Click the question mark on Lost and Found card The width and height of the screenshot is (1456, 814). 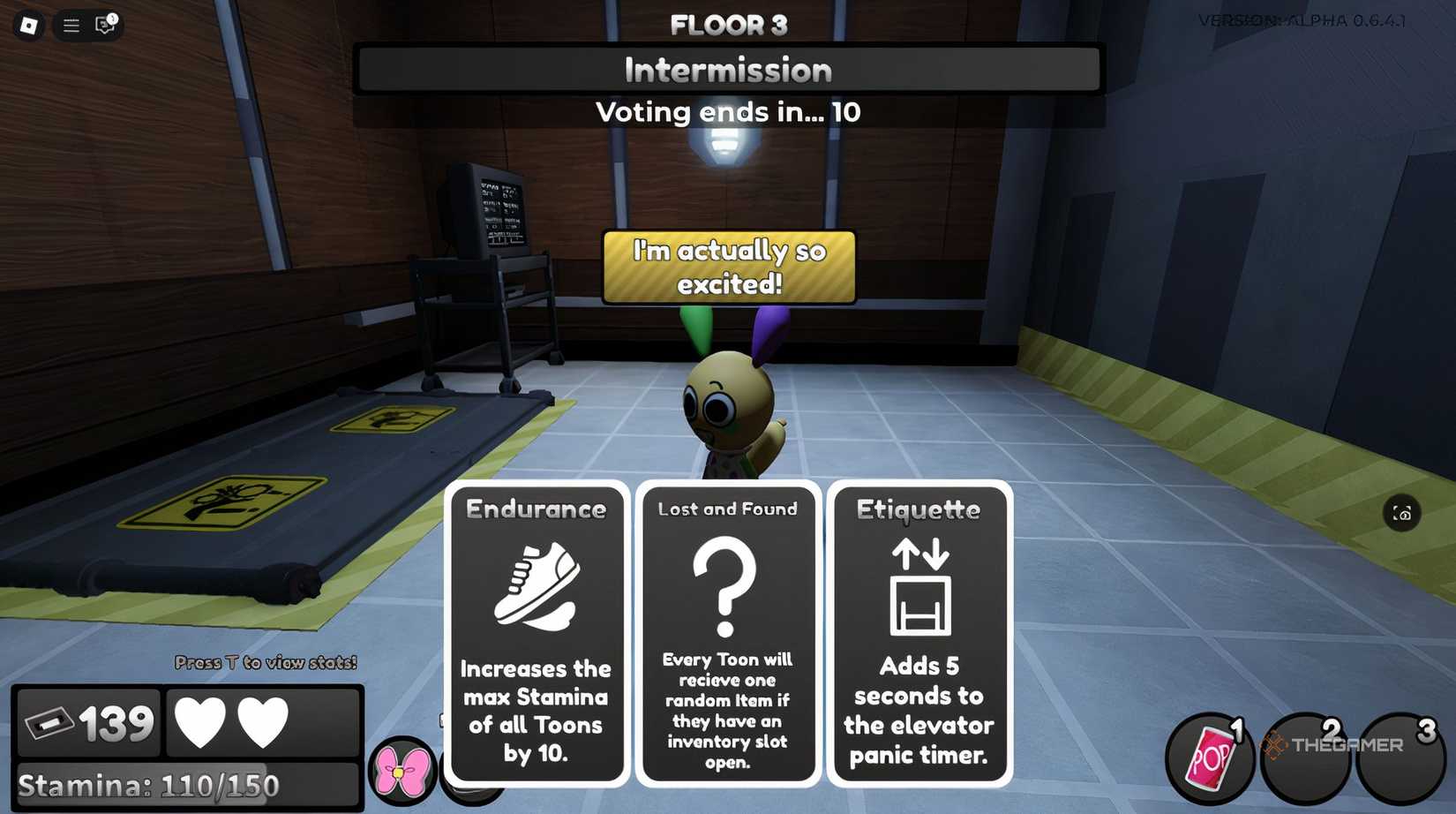[x=725, y=586]
